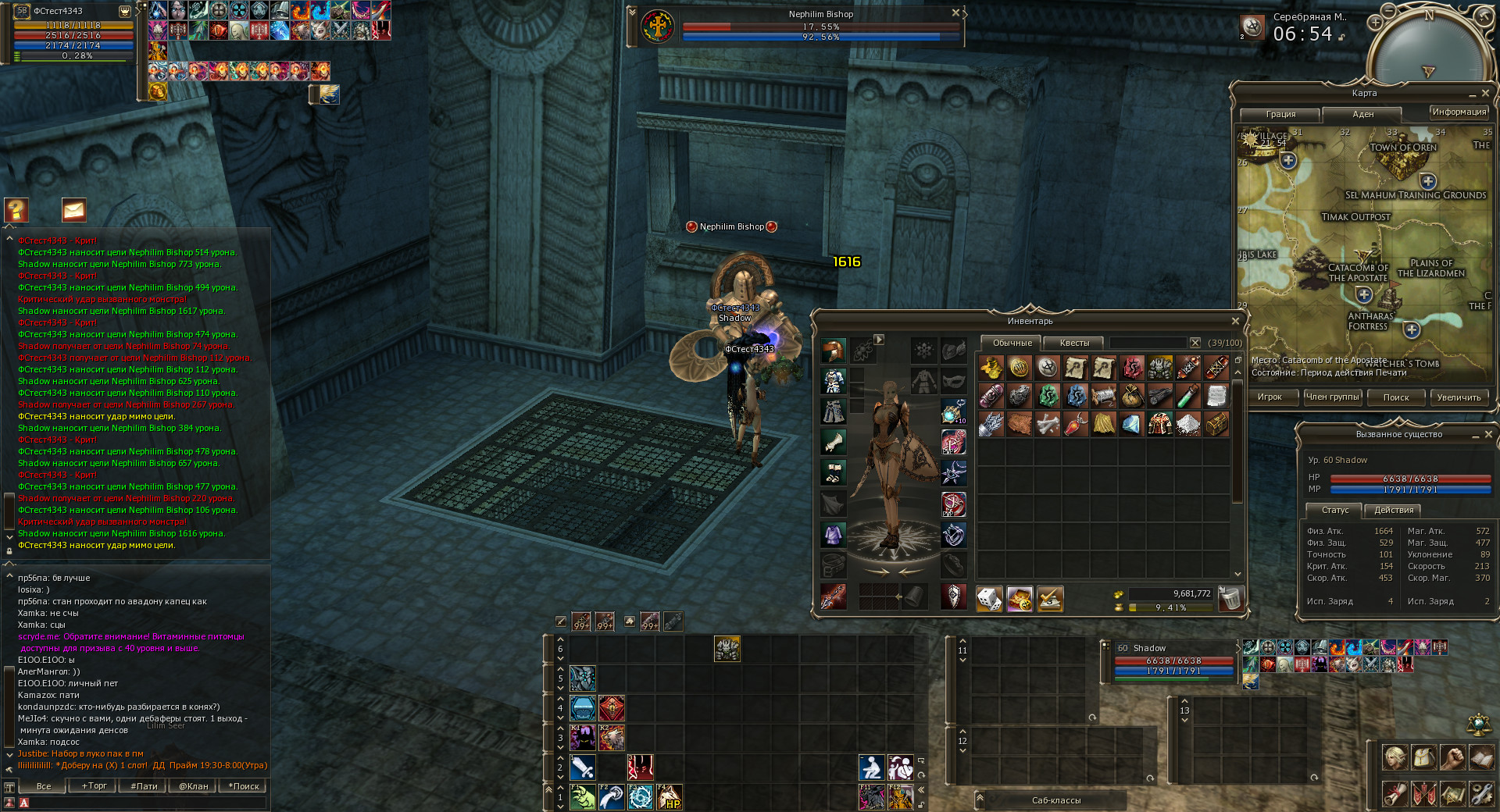Close the Инвентарь window
The width and height of the screenshot is (1500, 812).
(x=1235, y=321)
